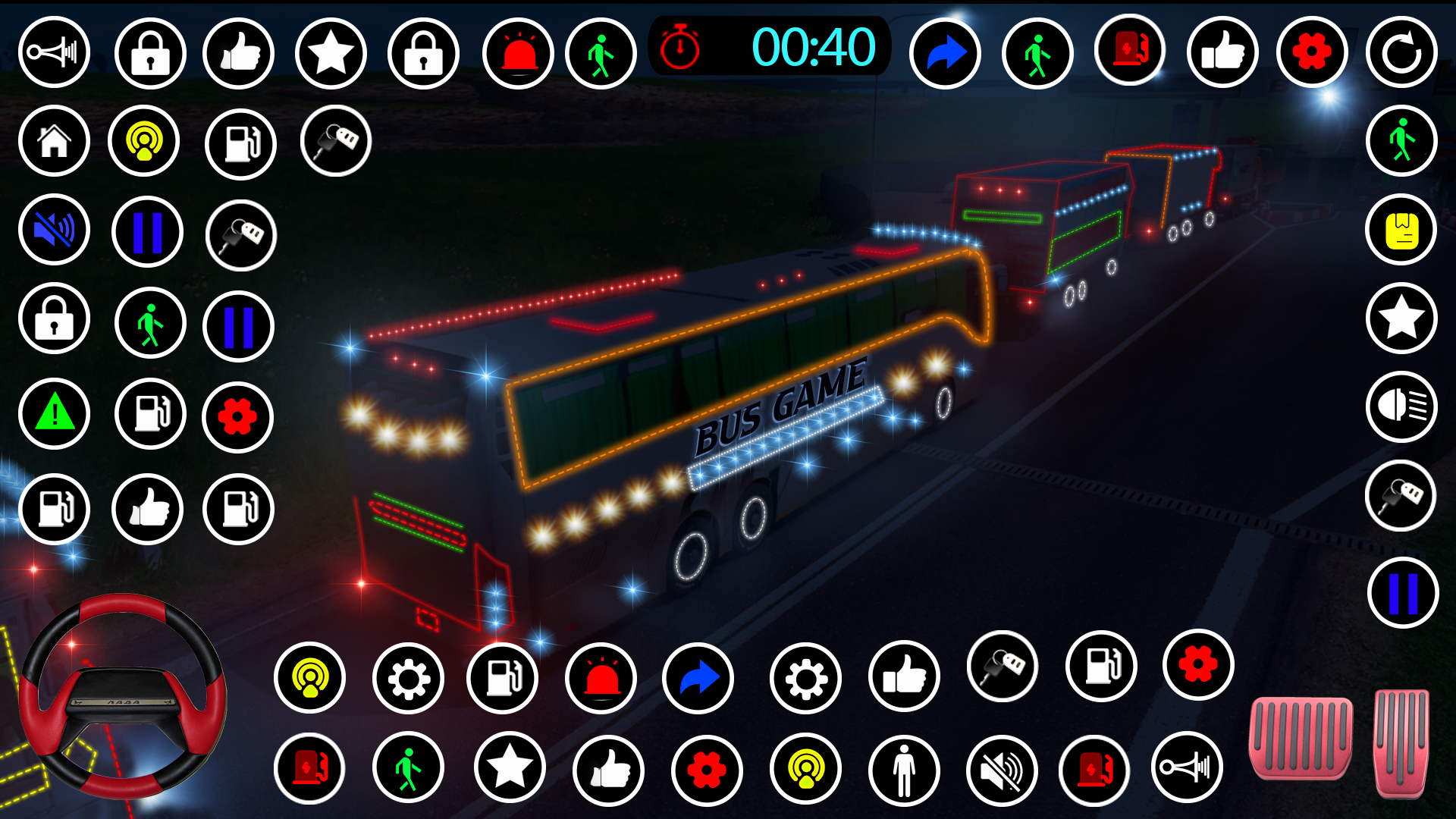This screenshot has width=1456, height=819.
Task: Select the green walking pedestrian icon
Action: pos(601,52)
